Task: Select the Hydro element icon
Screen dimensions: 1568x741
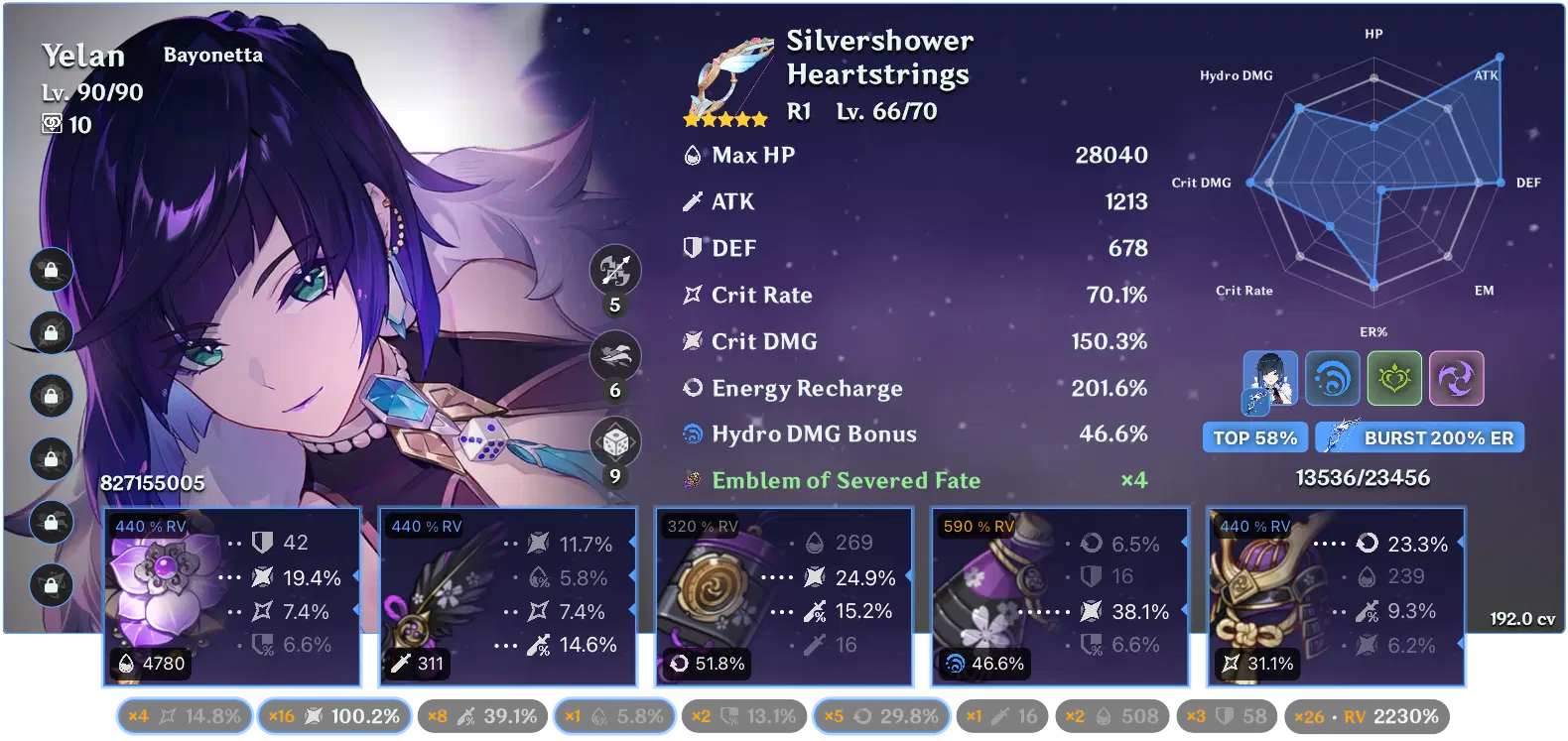Action: coord(1333,378)
